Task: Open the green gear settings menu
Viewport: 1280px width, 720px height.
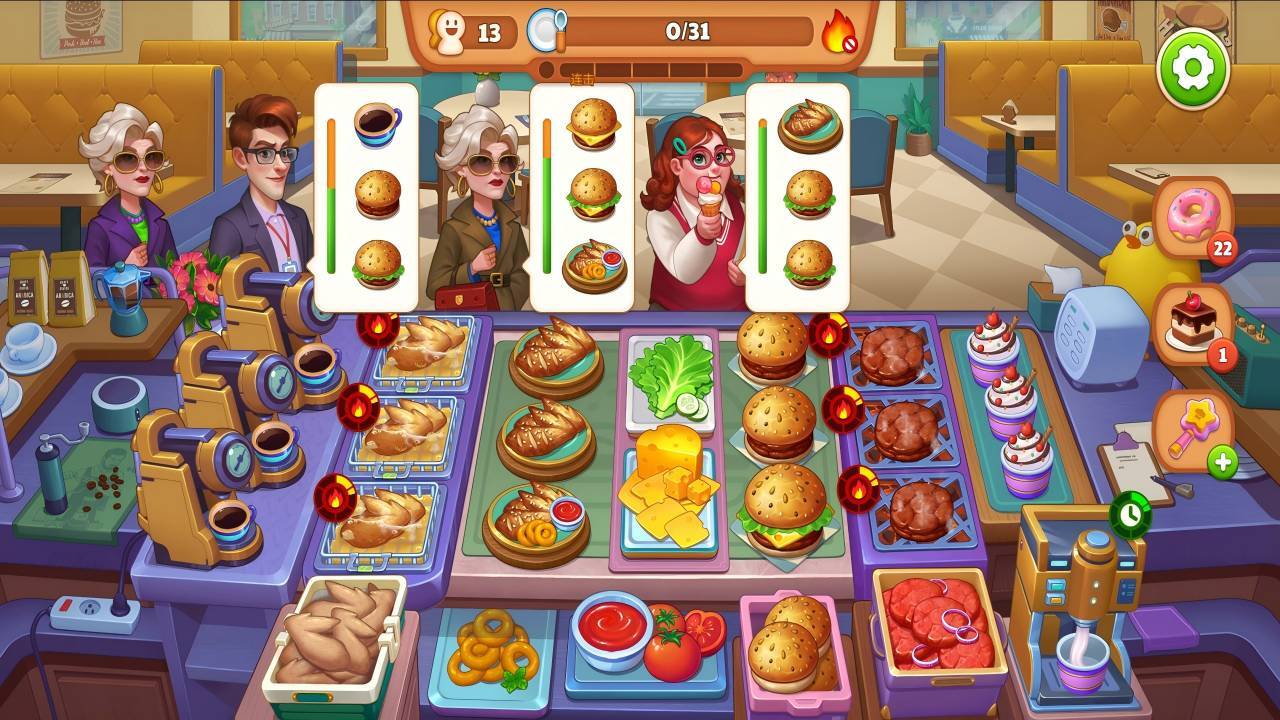Action: point(1193,68)
